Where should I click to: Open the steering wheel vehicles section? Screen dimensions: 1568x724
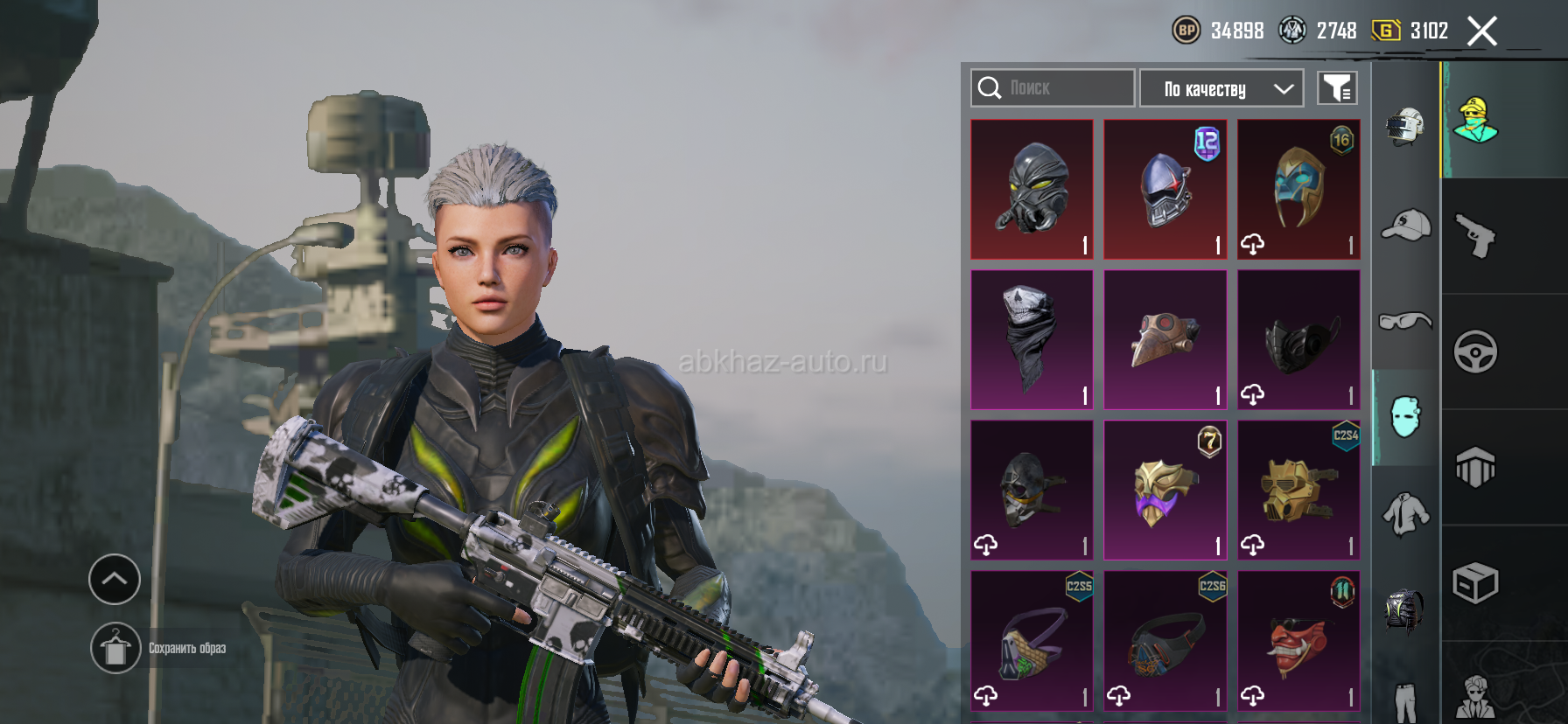point(1475,352)
